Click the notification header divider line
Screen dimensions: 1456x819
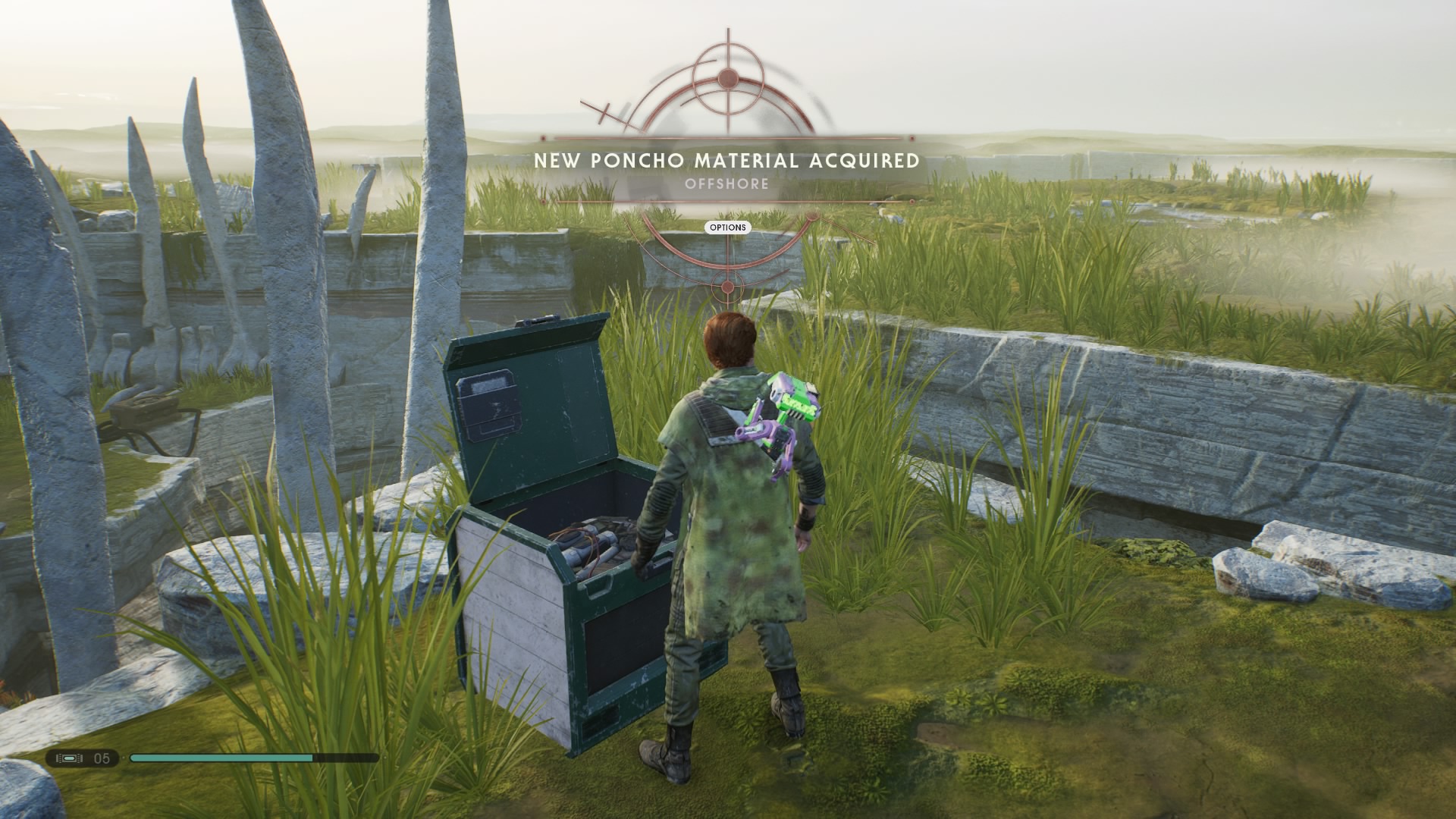pyautogui.click(x=728, y=137)
